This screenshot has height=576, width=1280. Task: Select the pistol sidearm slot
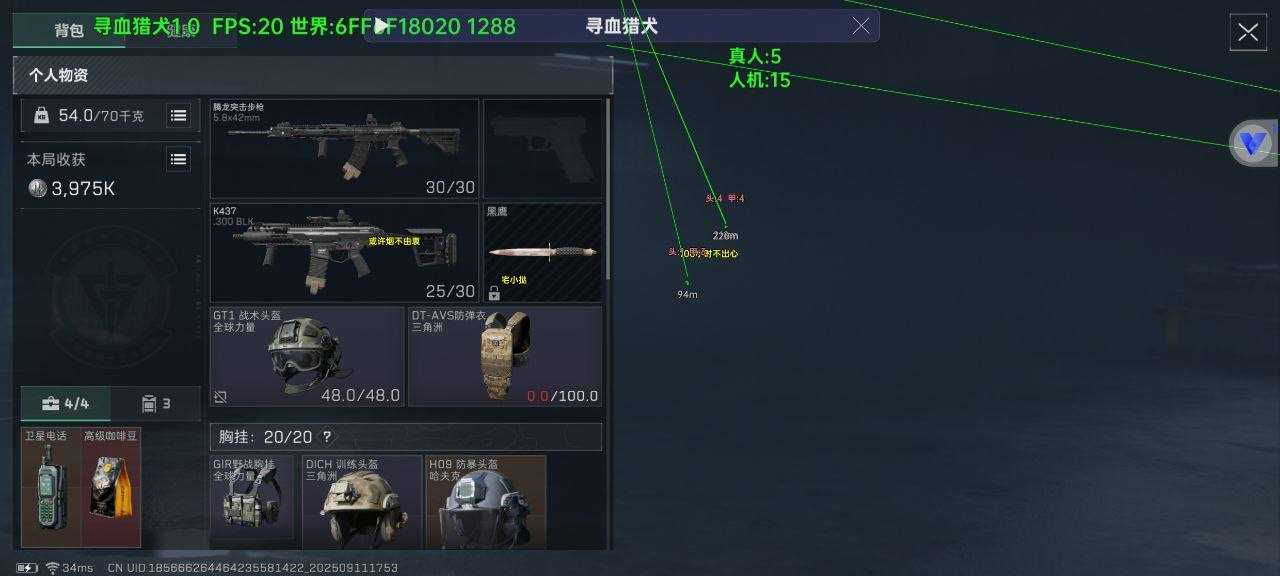point(543,148)
